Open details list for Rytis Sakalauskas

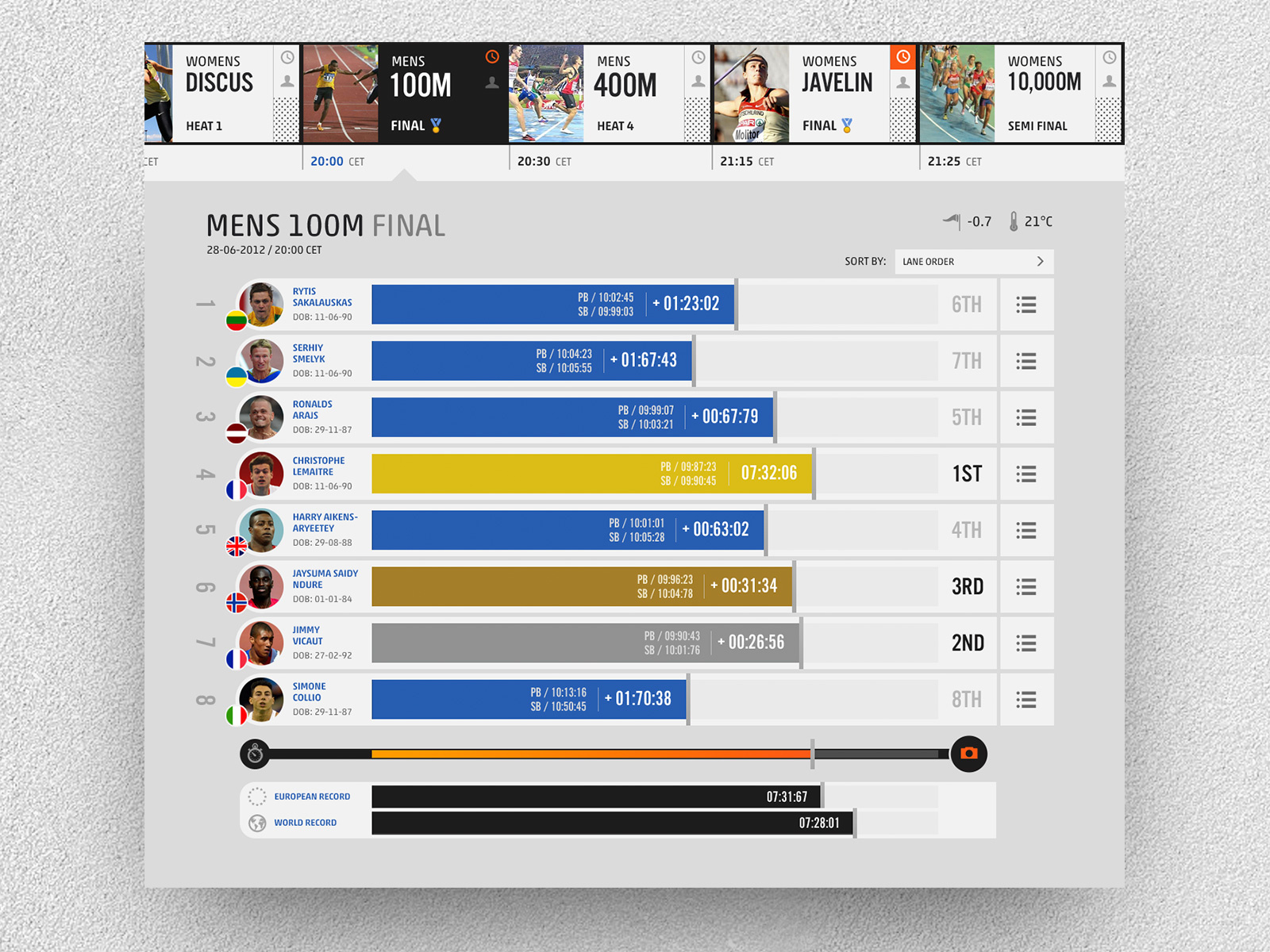[1026, 305]
